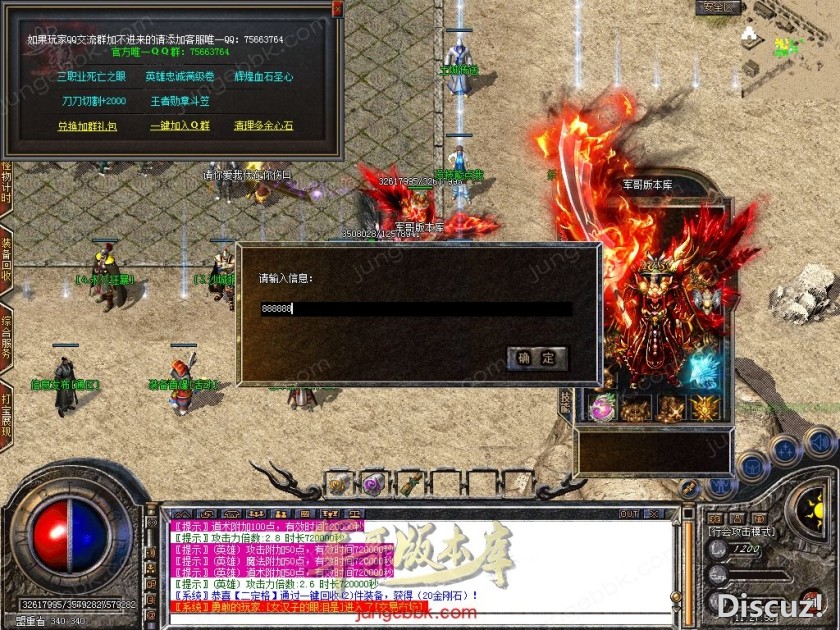Open 兑换加群礼包 gift exchange link

[x=87, y=126]
